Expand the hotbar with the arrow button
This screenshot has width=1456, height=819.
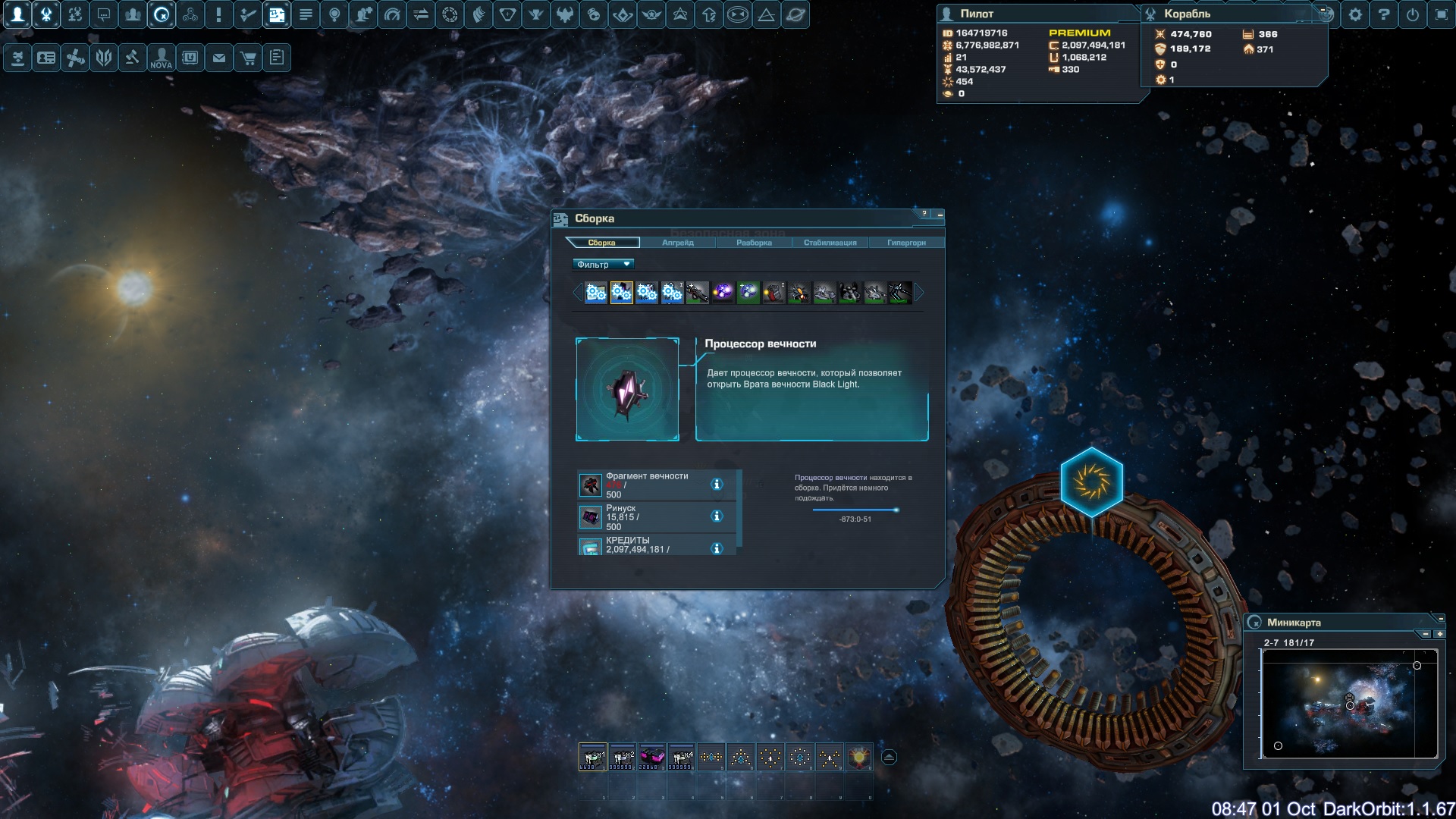click(889, 757)
